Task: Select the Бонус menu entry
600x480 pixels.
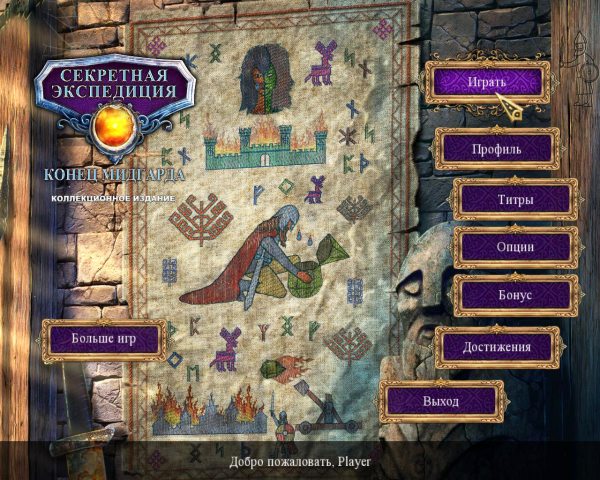Action: [515, 295]
